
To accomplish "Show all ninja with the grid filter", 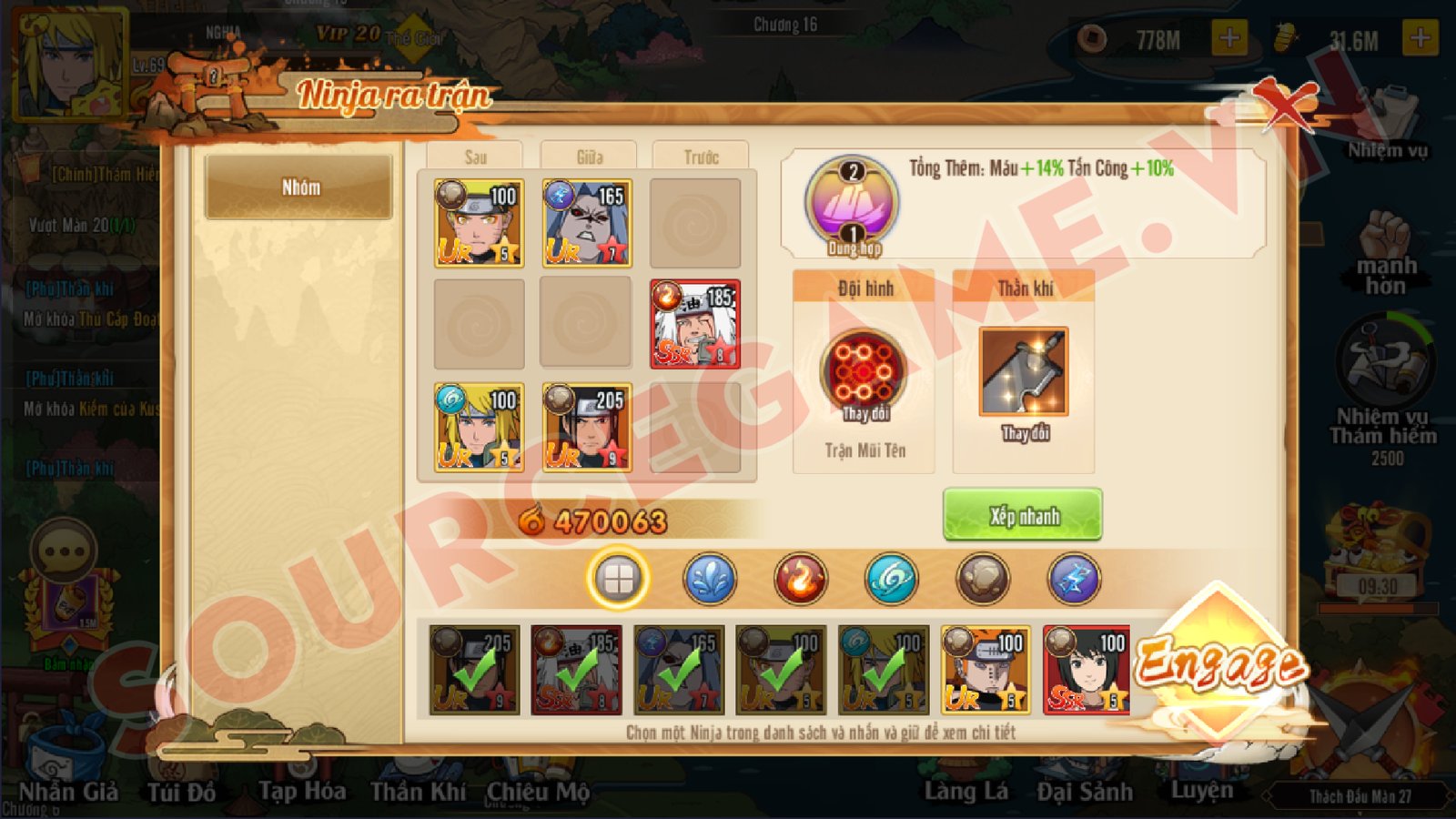I will coord(618,578).
